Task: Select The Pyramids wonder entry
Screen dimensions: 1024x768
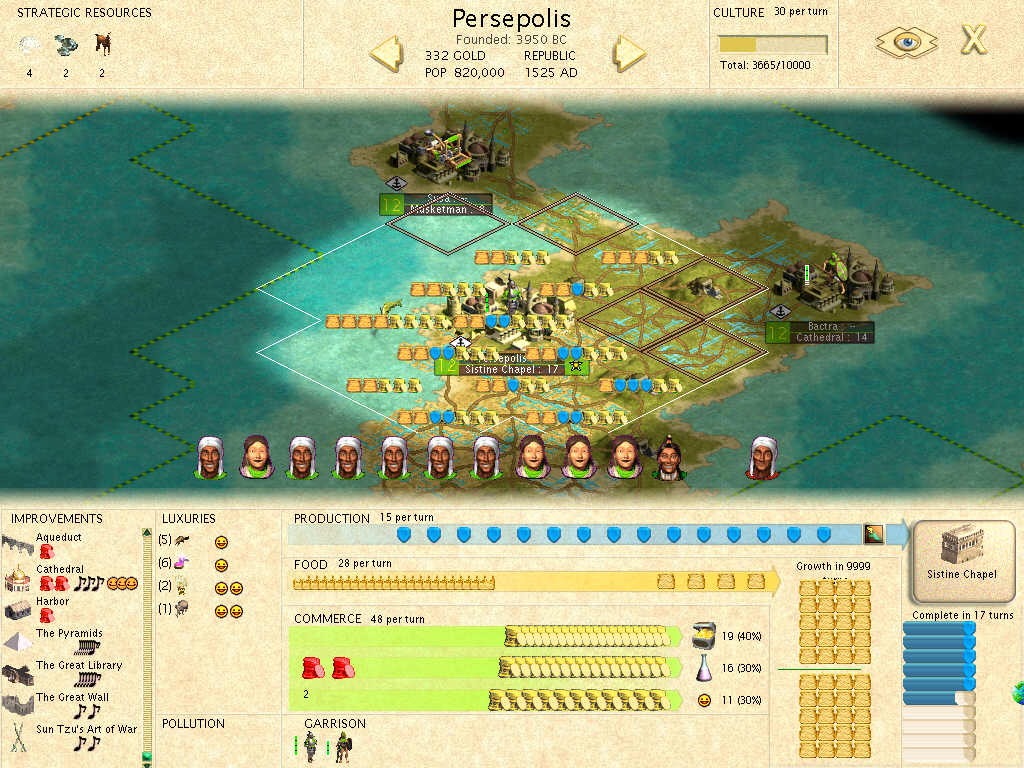Action: 69,634
